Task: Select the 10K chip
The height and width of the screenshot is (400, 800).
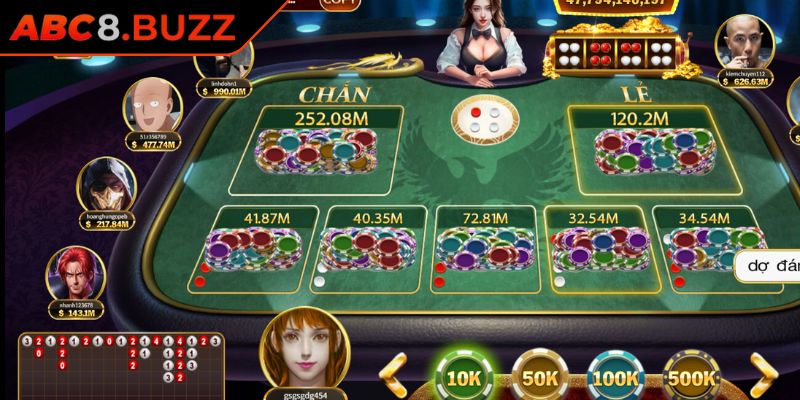Action: pos(465,376)
